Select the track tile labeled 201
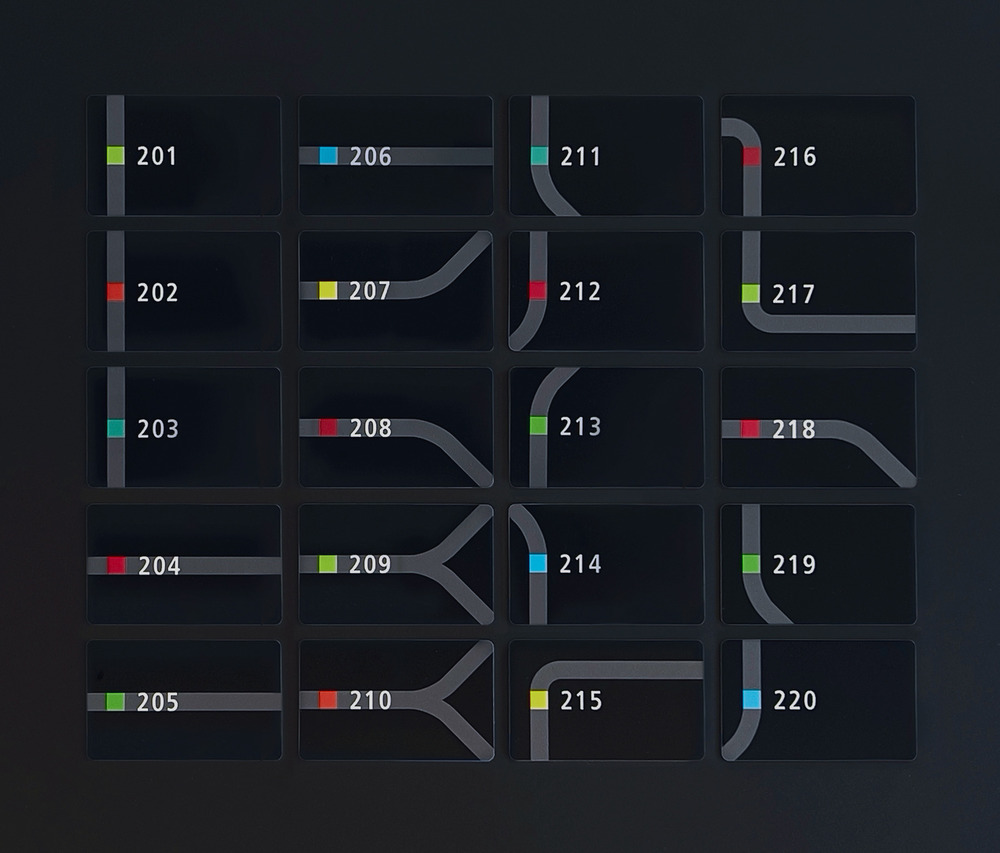This screenshot has width=1000, height=853. click(x=184, y=155)
